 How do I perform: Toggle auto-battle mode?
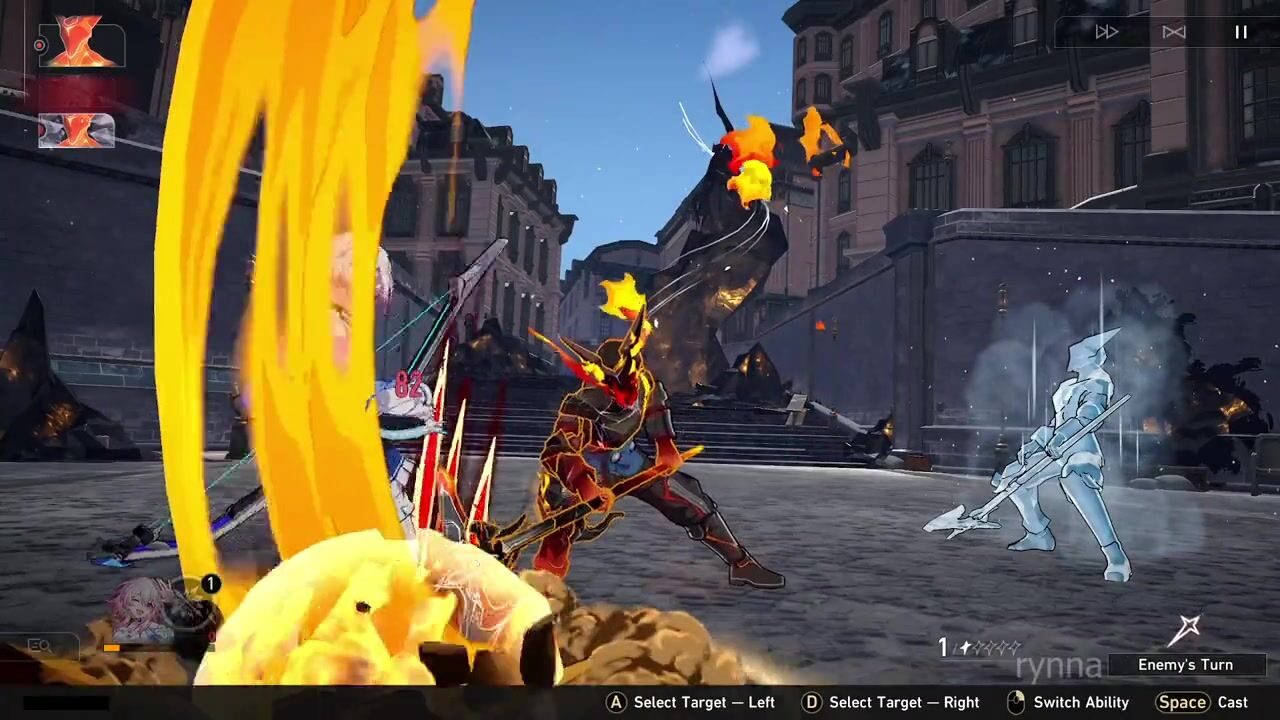(x=1174, y=32)
